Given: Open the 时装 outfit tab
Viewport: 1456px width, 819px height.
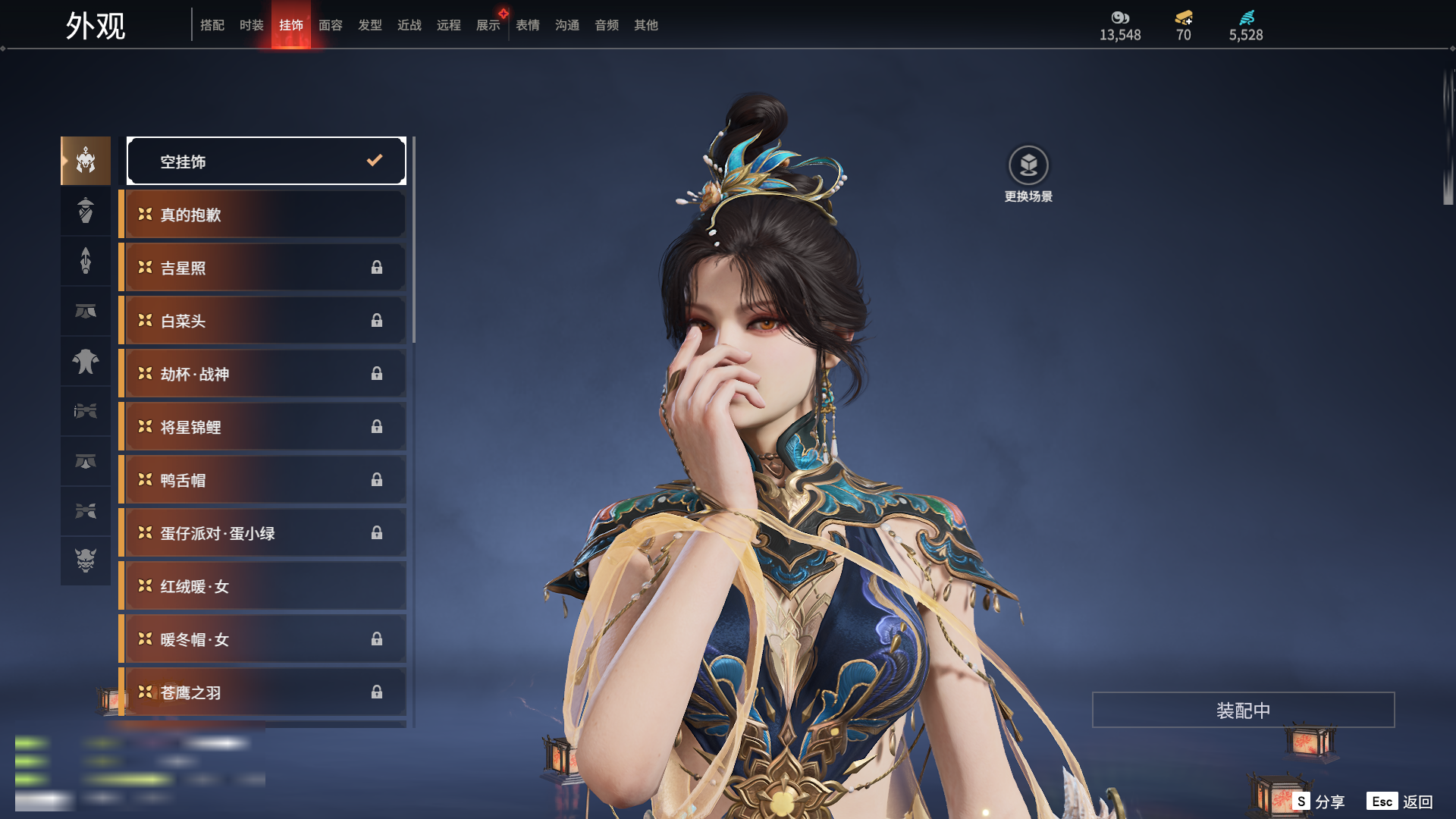Looking at the screenshot, I should point(252,25).
